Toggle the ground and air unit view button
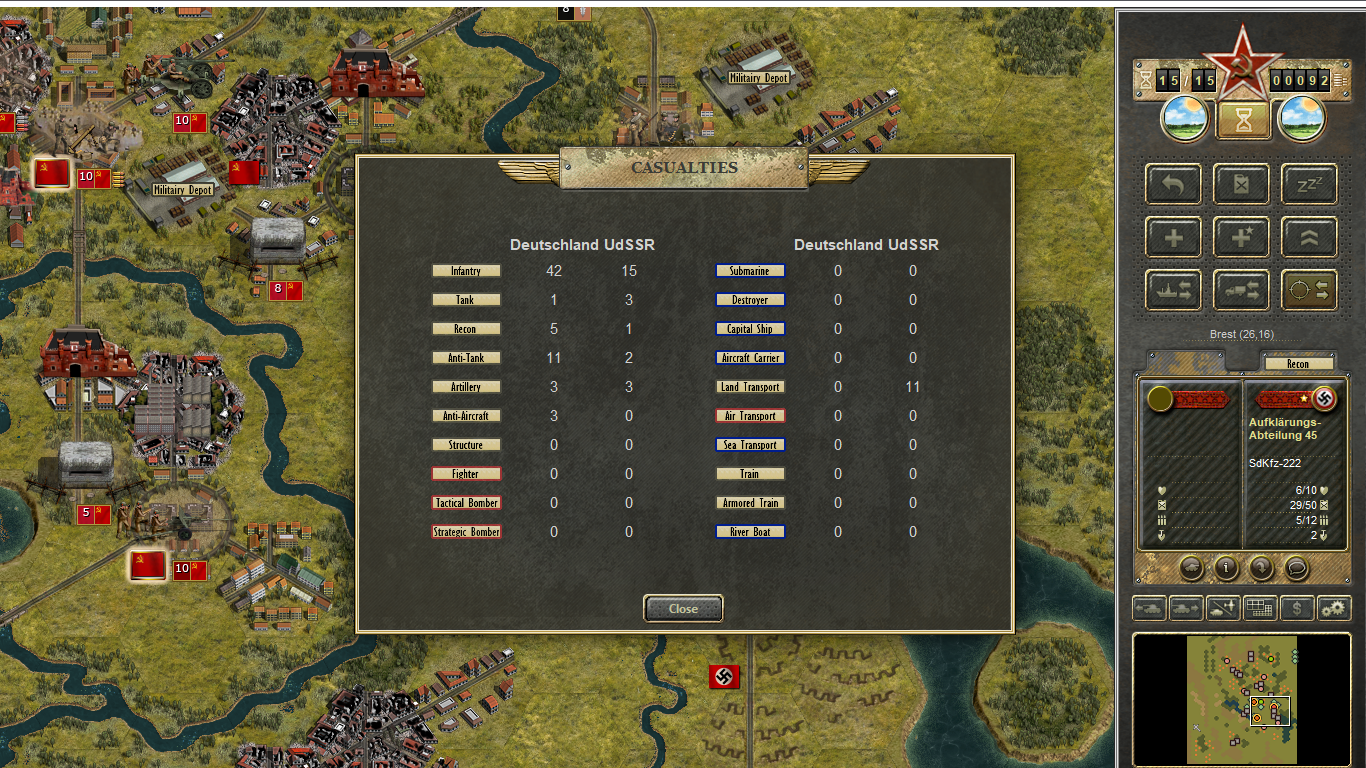This screenshot has width=1366, height=768. coord(1223,607)
